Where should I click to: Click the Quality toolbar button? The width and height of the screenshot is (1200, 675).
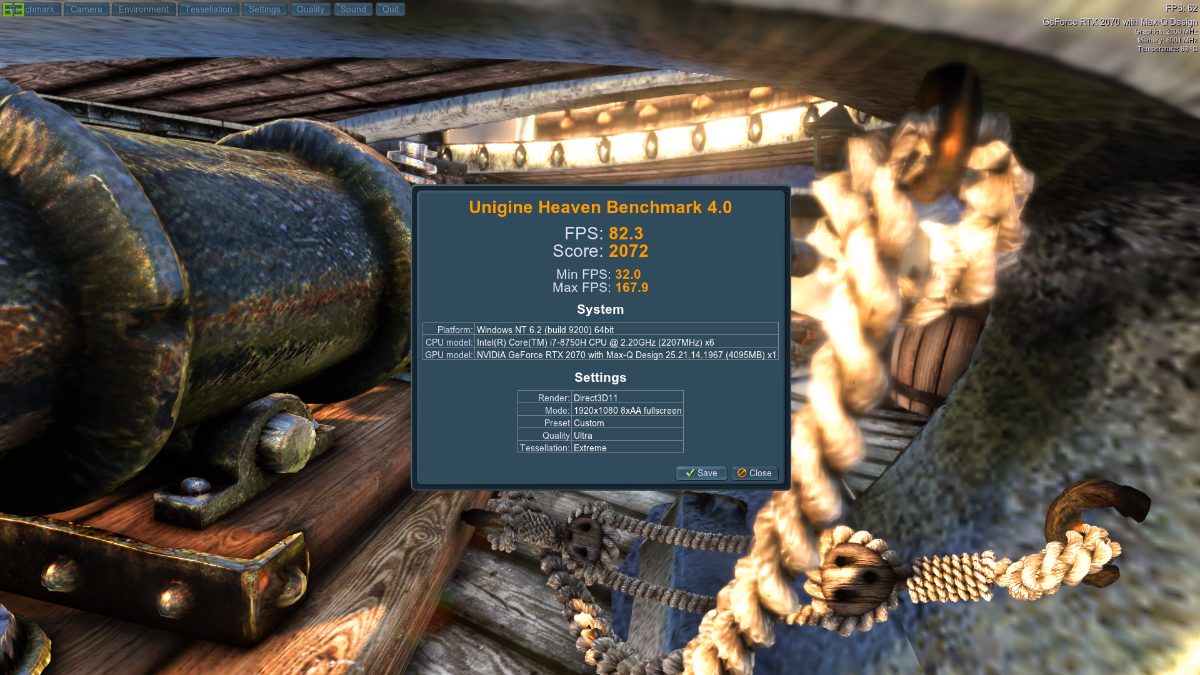point(310,9)
